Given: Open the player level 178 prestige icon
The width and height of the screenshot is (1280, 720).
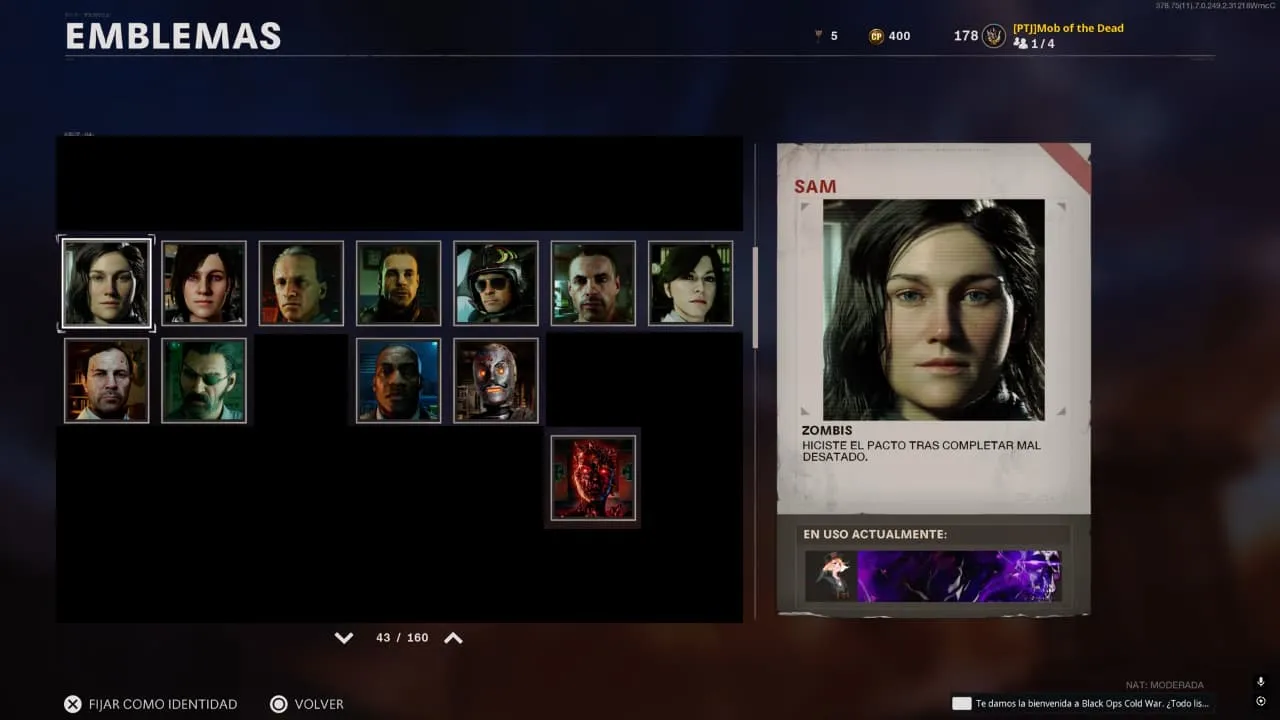Looking at the screenshot, I should coord(993,36).
